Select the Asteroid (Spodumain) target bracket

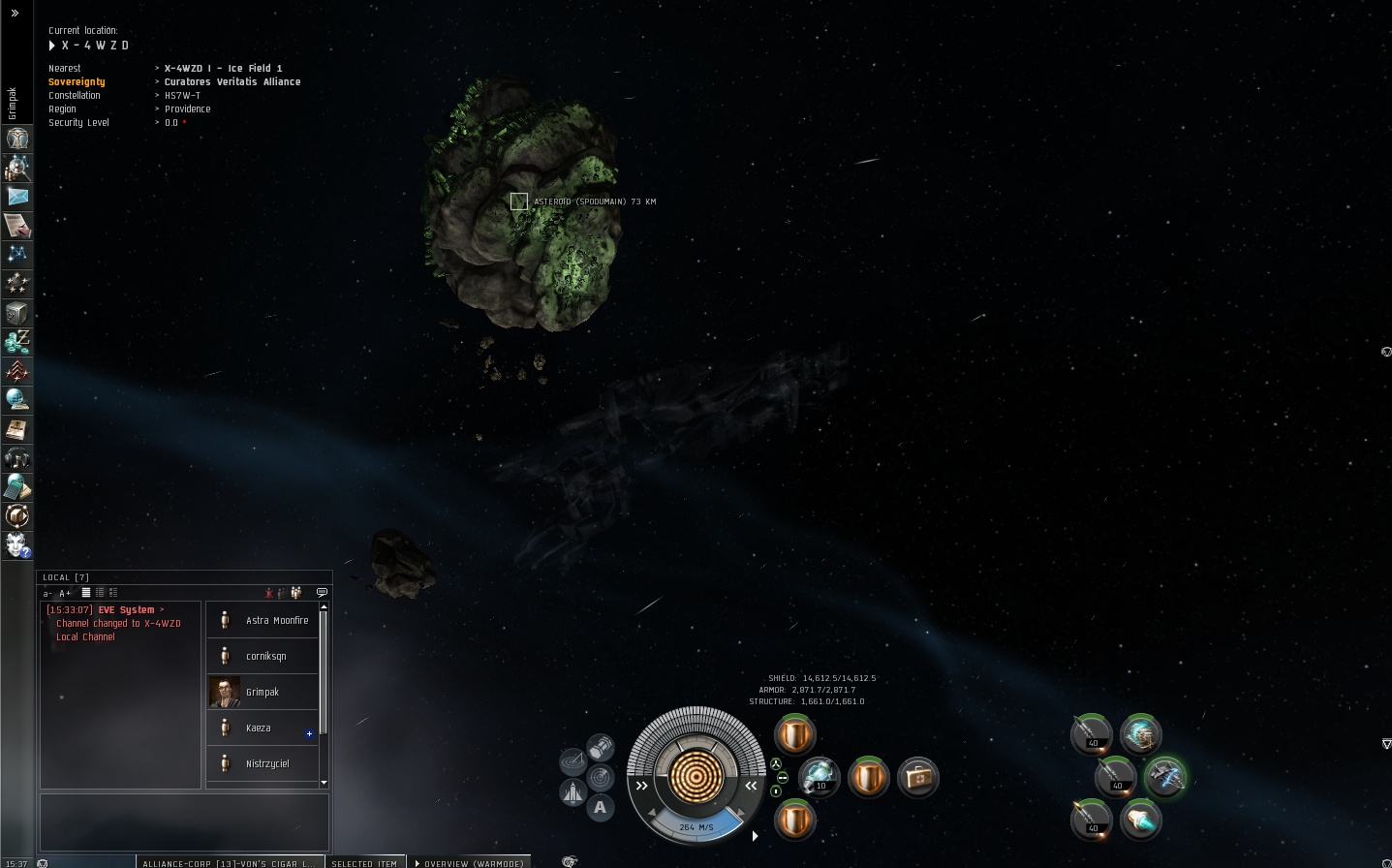coord(519,201)
